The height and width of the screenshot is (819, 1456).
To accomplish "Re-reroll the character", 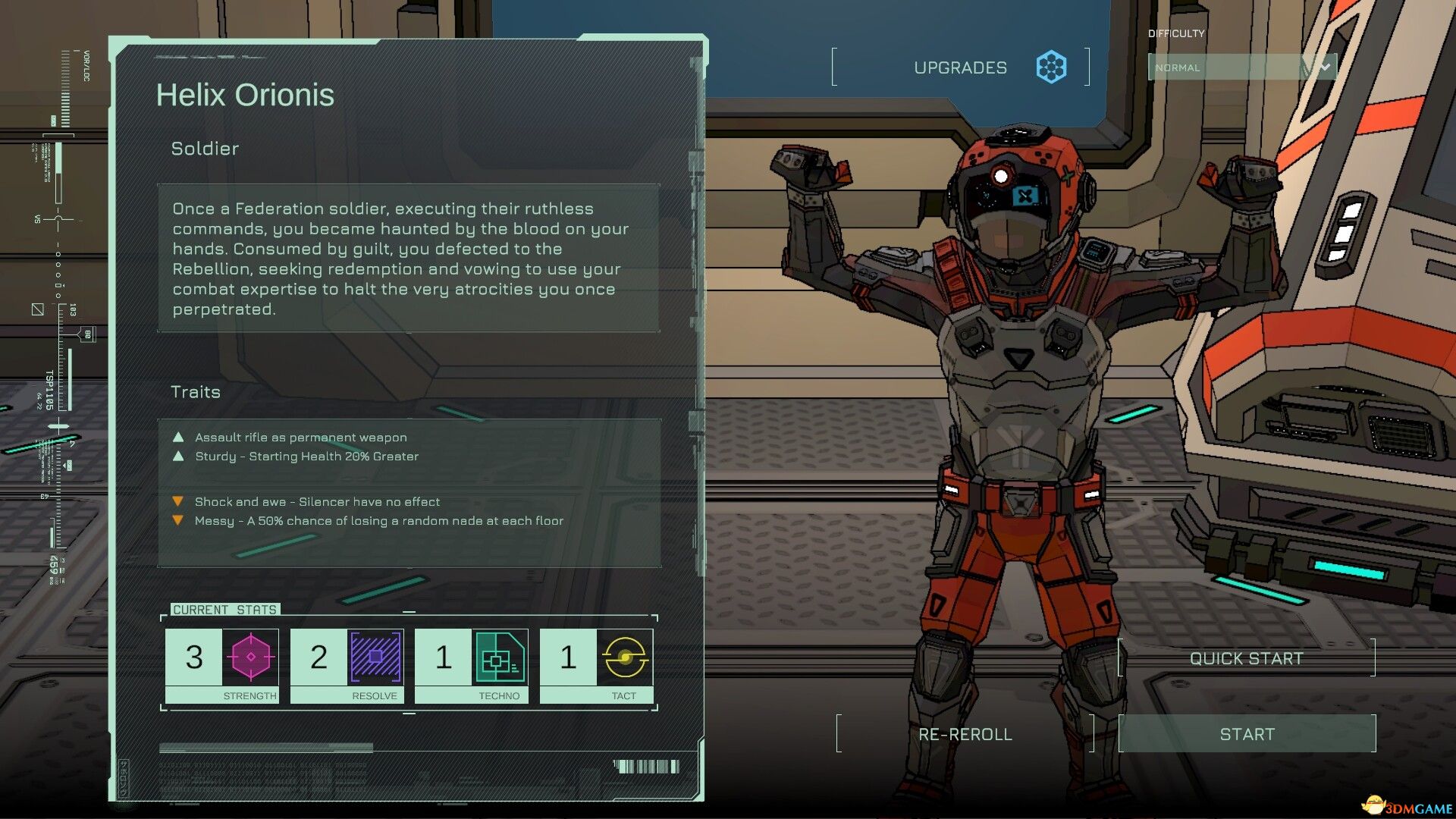I will click(x=965, y=733).
